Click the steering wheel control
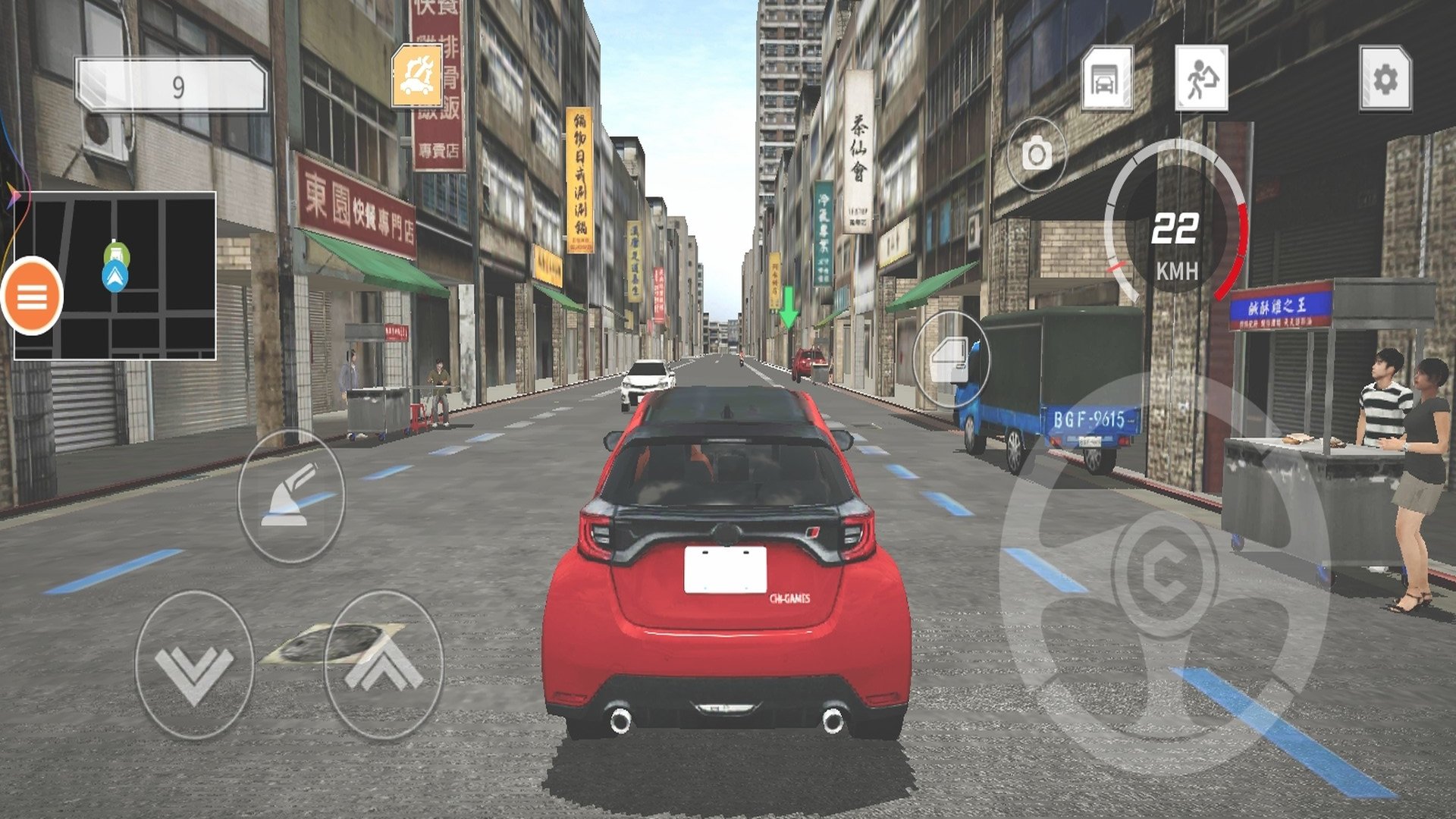 (1165, 573)
